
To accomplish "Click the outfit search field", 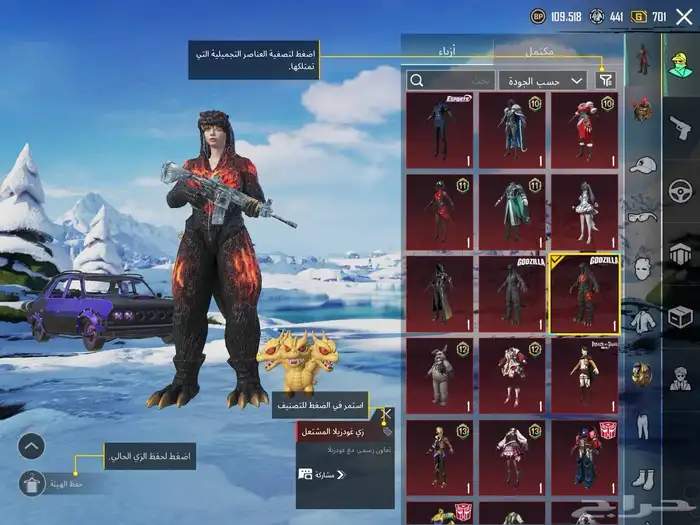I will tap(450, 80).
